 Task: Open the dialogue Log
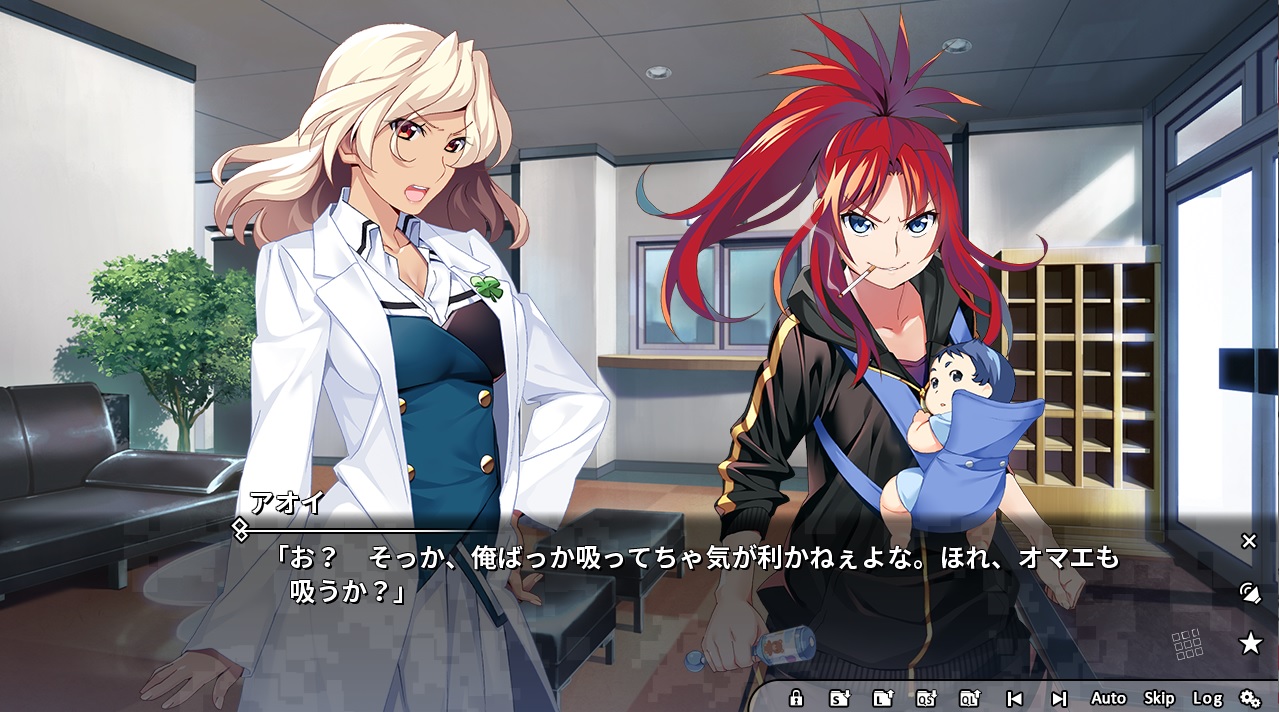[x=1207, y=698]
